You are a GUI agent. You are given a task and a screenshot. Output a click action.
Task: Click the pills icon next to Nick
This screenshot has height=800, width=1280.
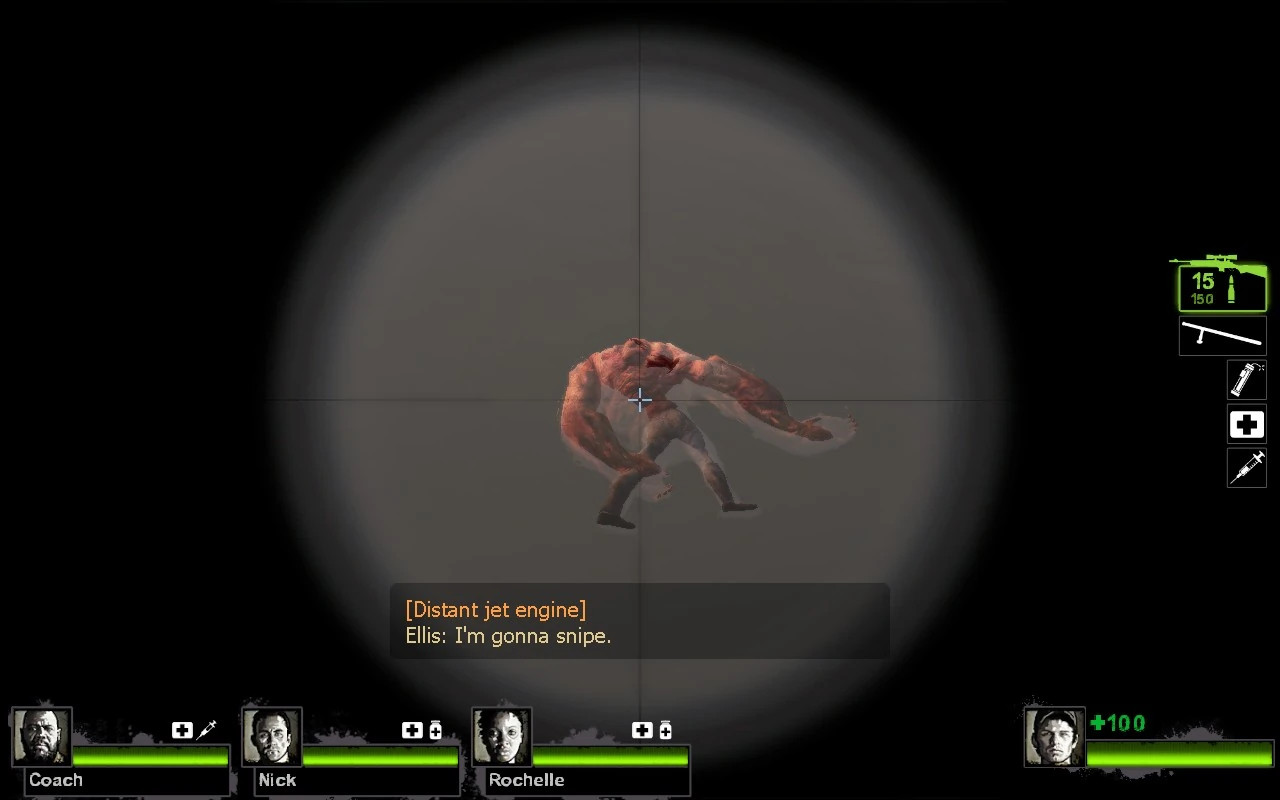pyautogui.click(x=433, y=730)
